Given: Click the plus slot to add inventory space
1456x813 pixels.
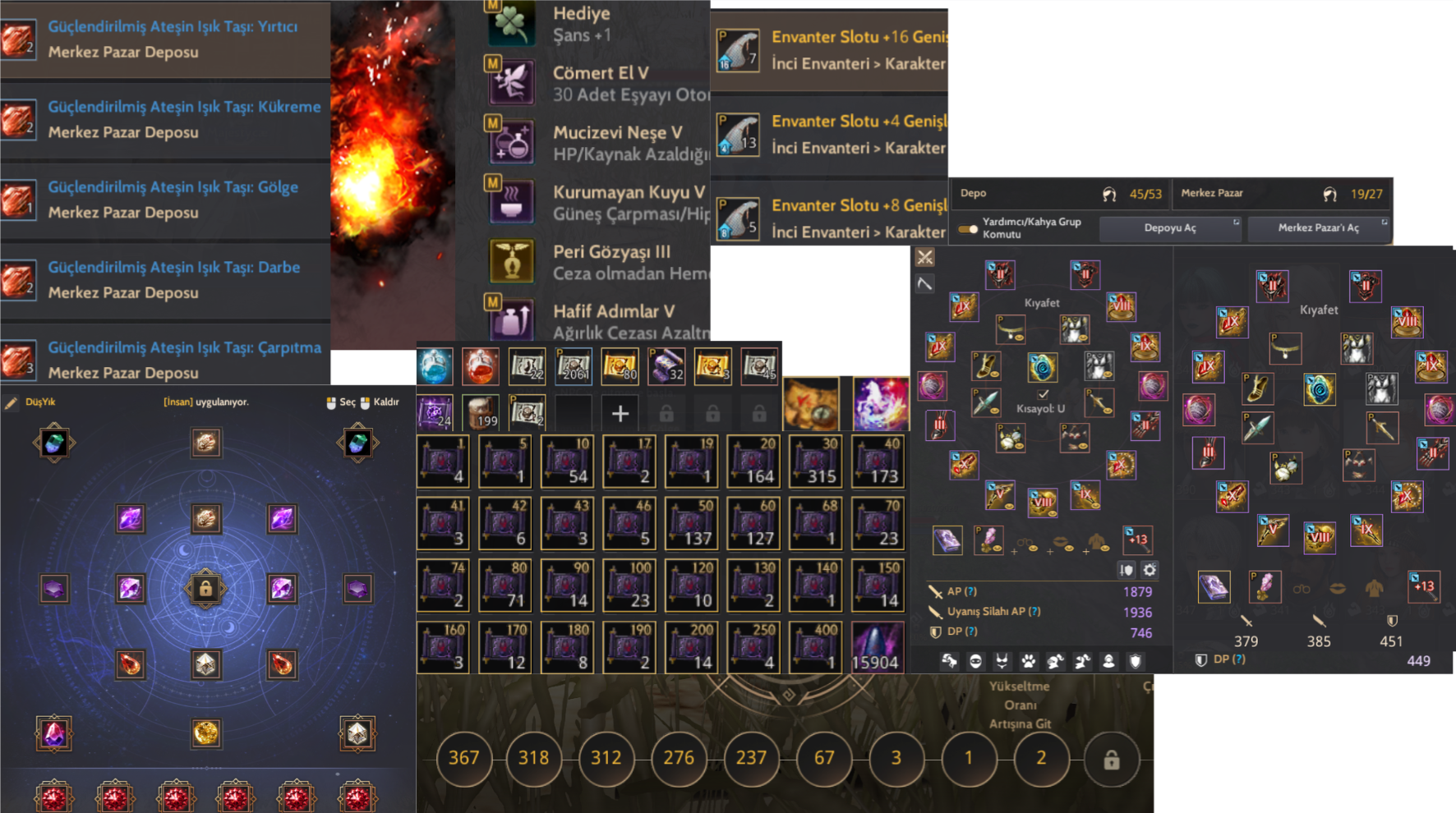Looking at the screenshot, I should [x=620, y=413].
